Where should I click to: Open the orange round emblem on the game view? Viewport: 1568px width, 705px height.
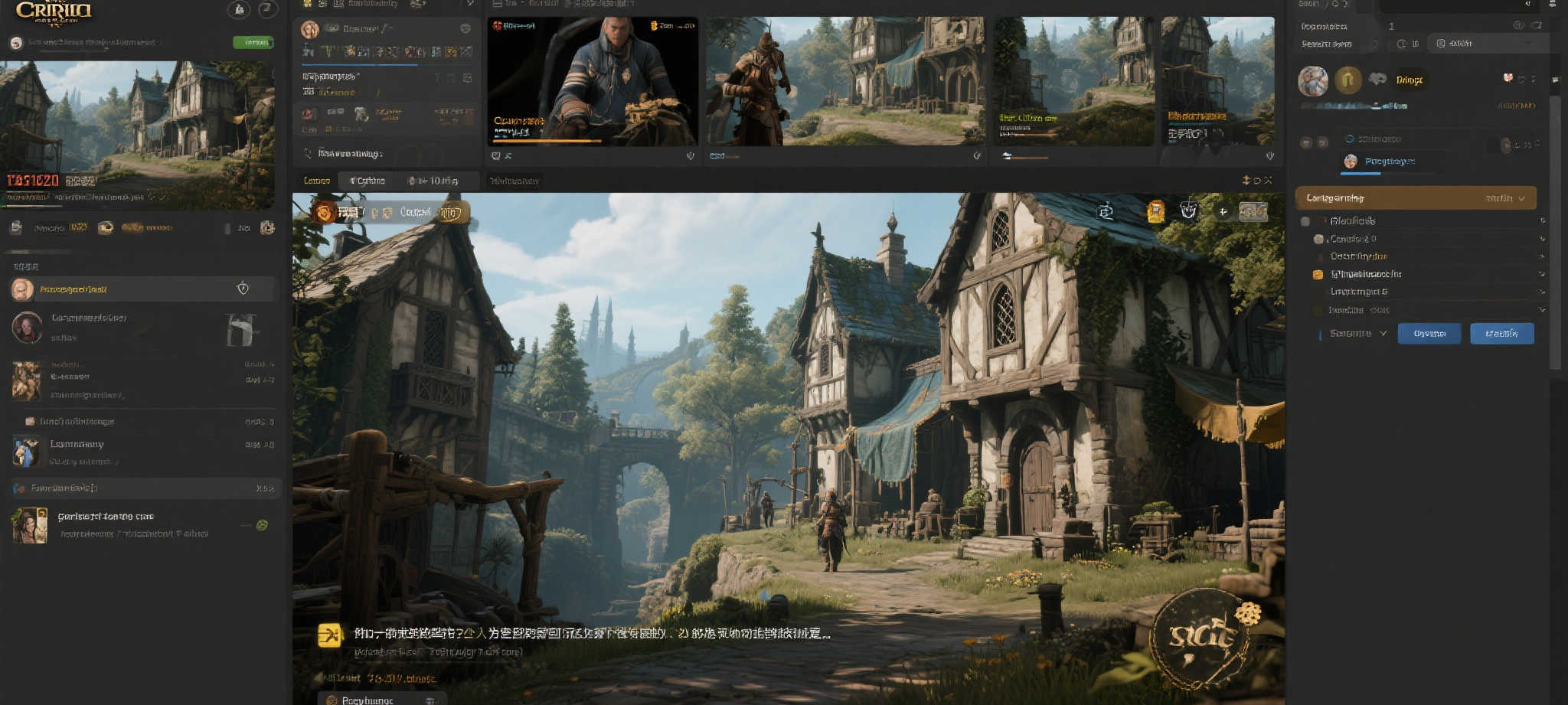point(324,212)
